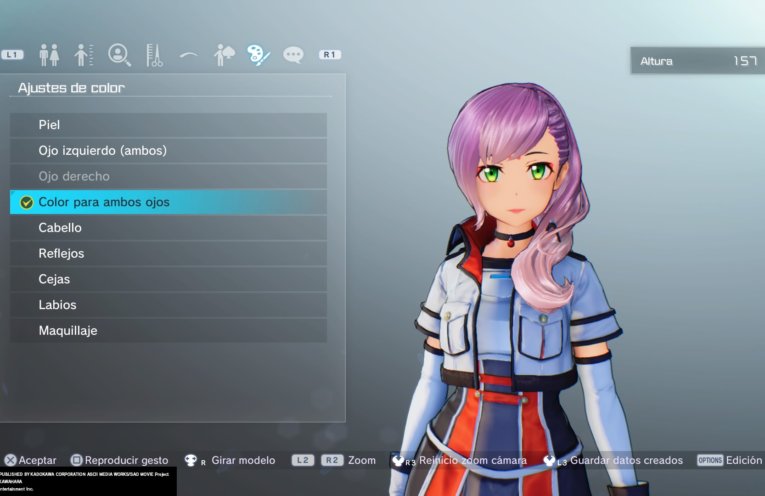
Task: Select the greyed-out Ojo derecho row
Action: click(x=168, y=176)
